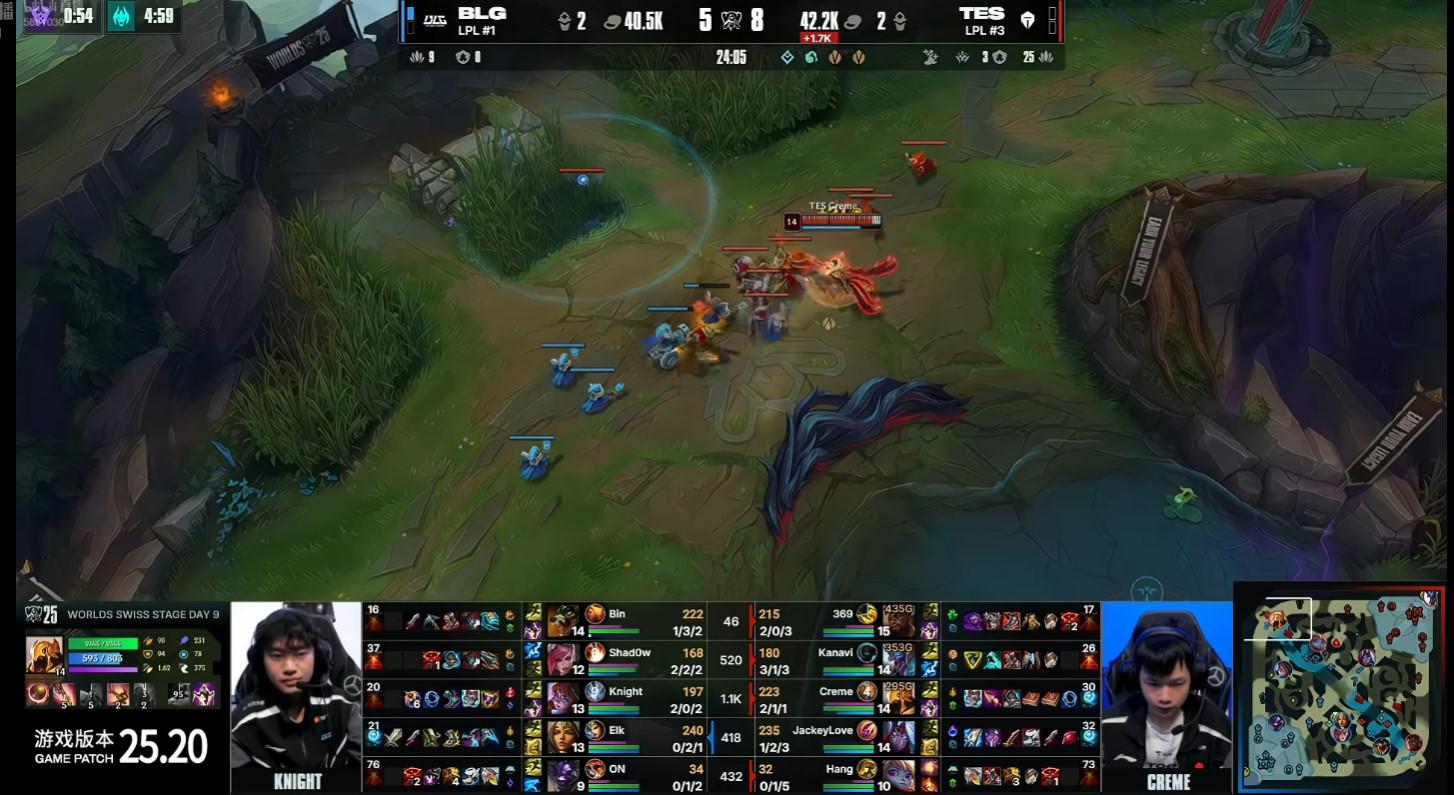Select ON's champion portrait on the scoreboard
This screenshot has height=795, width=1454.
point(563,774)
